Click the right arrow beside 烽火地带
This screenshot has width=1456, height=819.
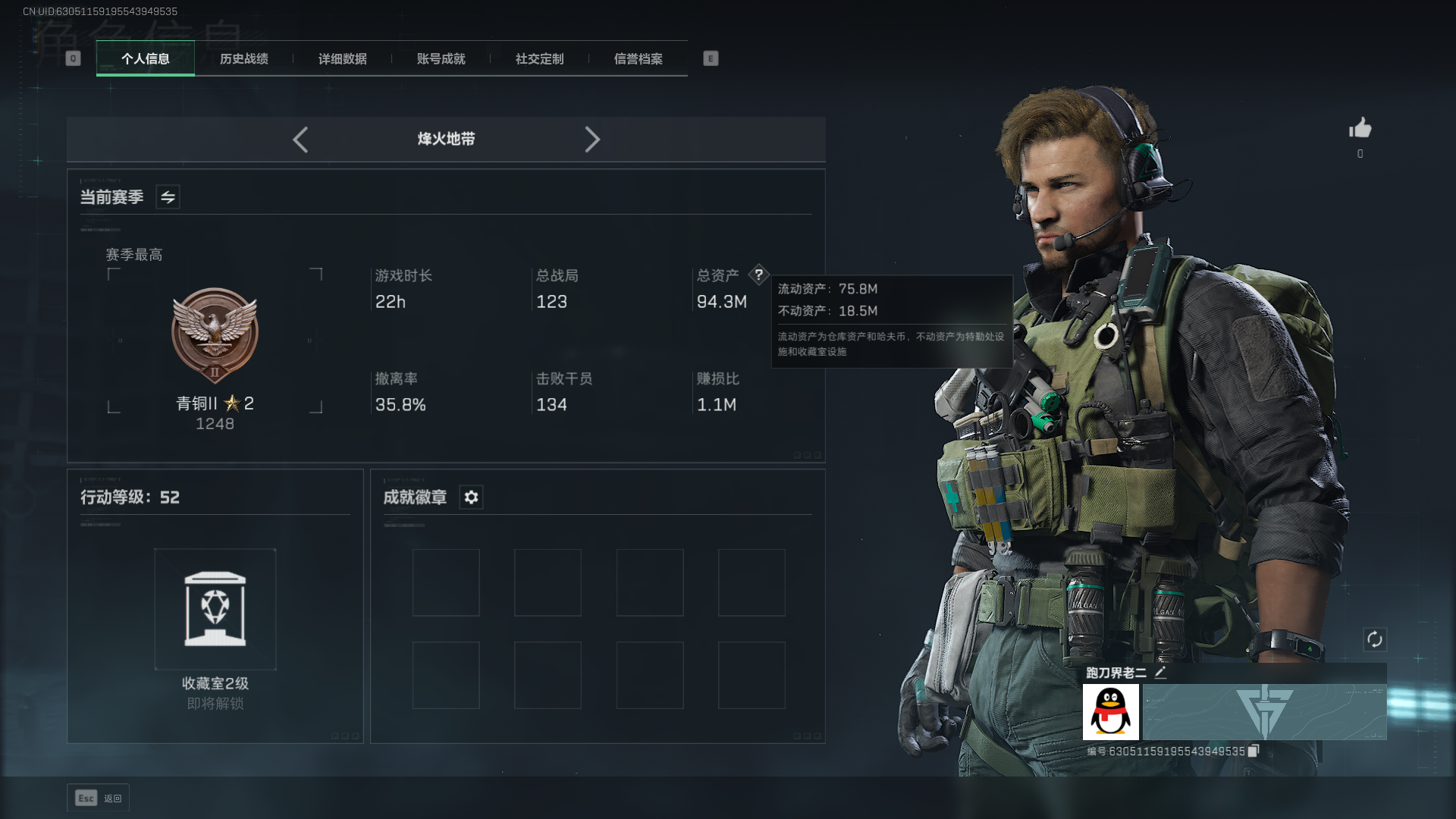pyautogui.click(x=592, y=140)
